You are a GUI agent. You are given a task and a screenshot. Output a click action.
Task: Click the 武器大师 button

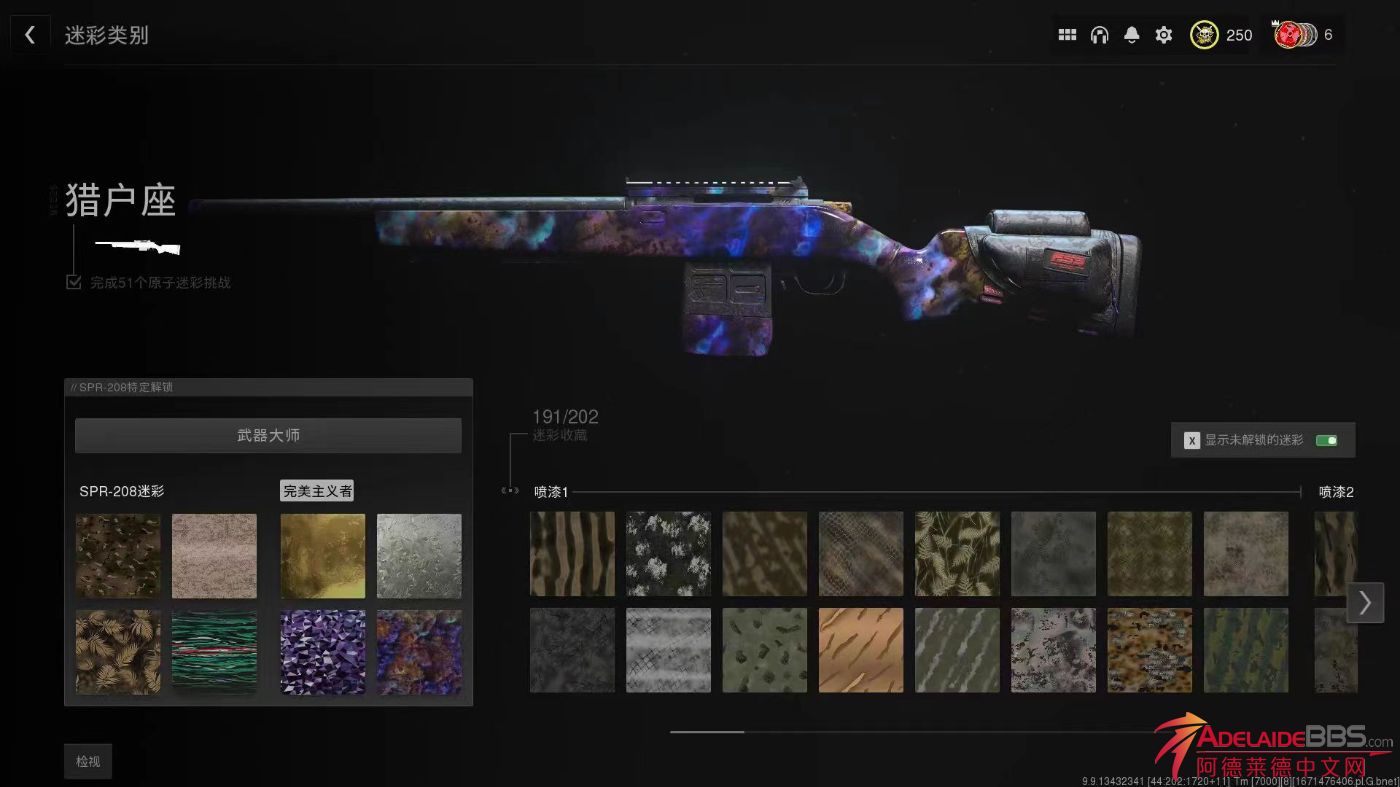(268, 436)
